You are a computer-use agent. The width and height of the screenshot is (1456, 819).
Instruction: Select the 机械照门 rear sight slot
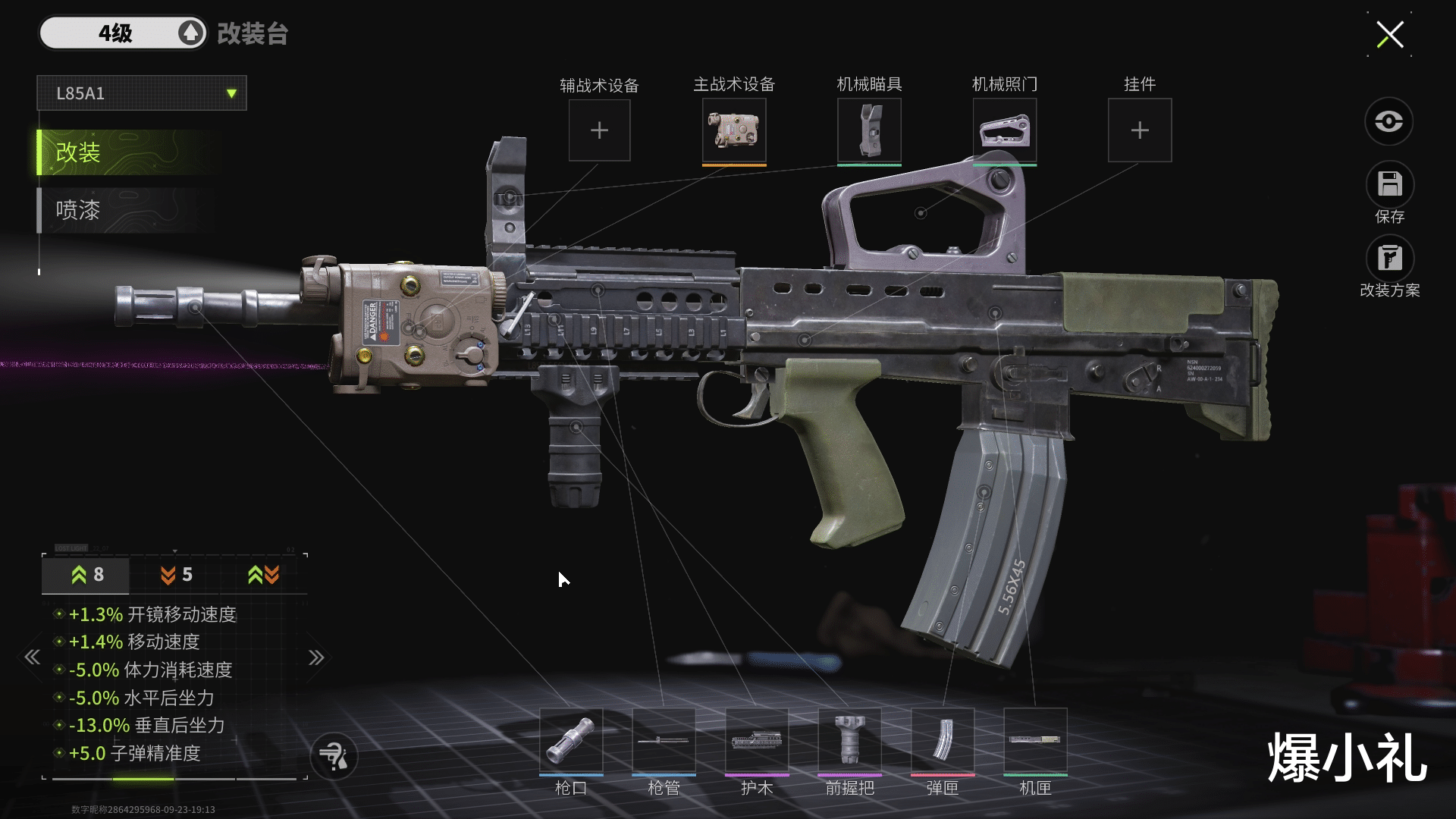pyautogui.click(x=1004, y=130)
